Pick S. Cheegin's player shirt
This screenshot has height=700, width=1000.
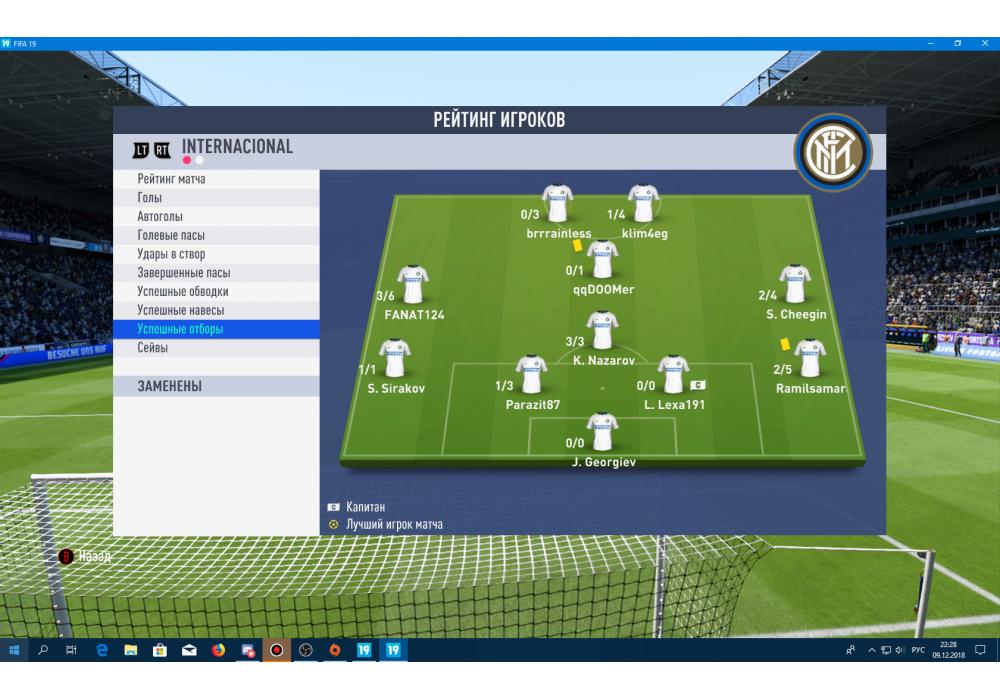click(795, 284)
